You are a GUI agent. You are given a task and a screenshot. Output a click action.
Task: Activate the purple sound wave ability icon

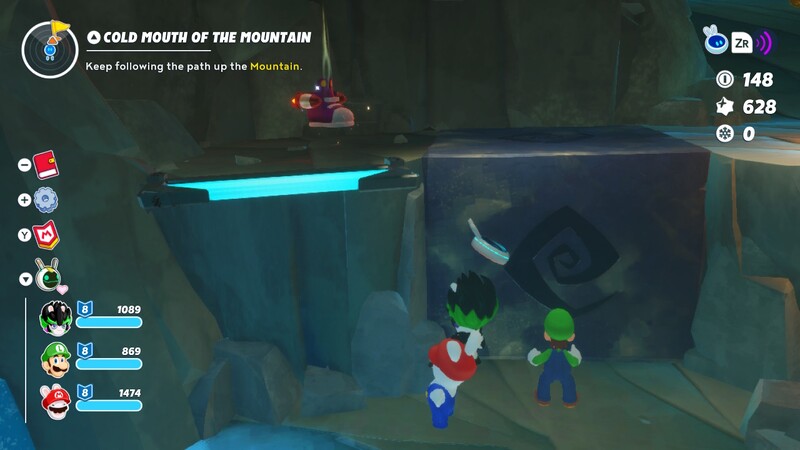766,42
